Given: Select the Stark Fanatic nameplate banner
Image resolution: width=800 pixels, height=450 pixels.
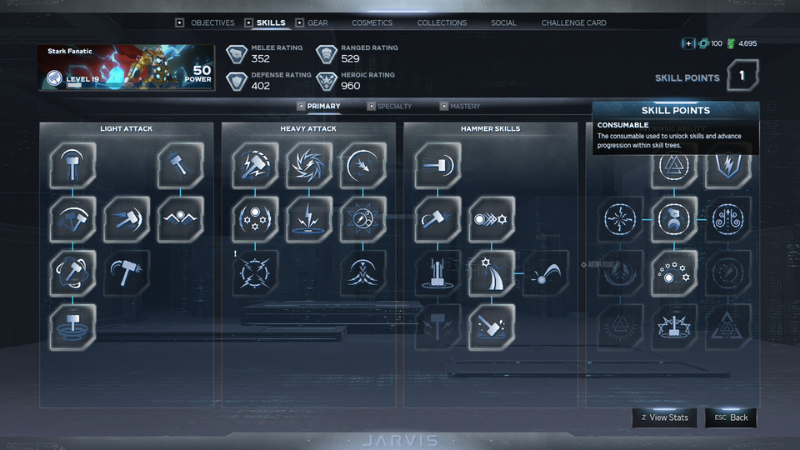Looking at the screenshot, I should [128, 68].
